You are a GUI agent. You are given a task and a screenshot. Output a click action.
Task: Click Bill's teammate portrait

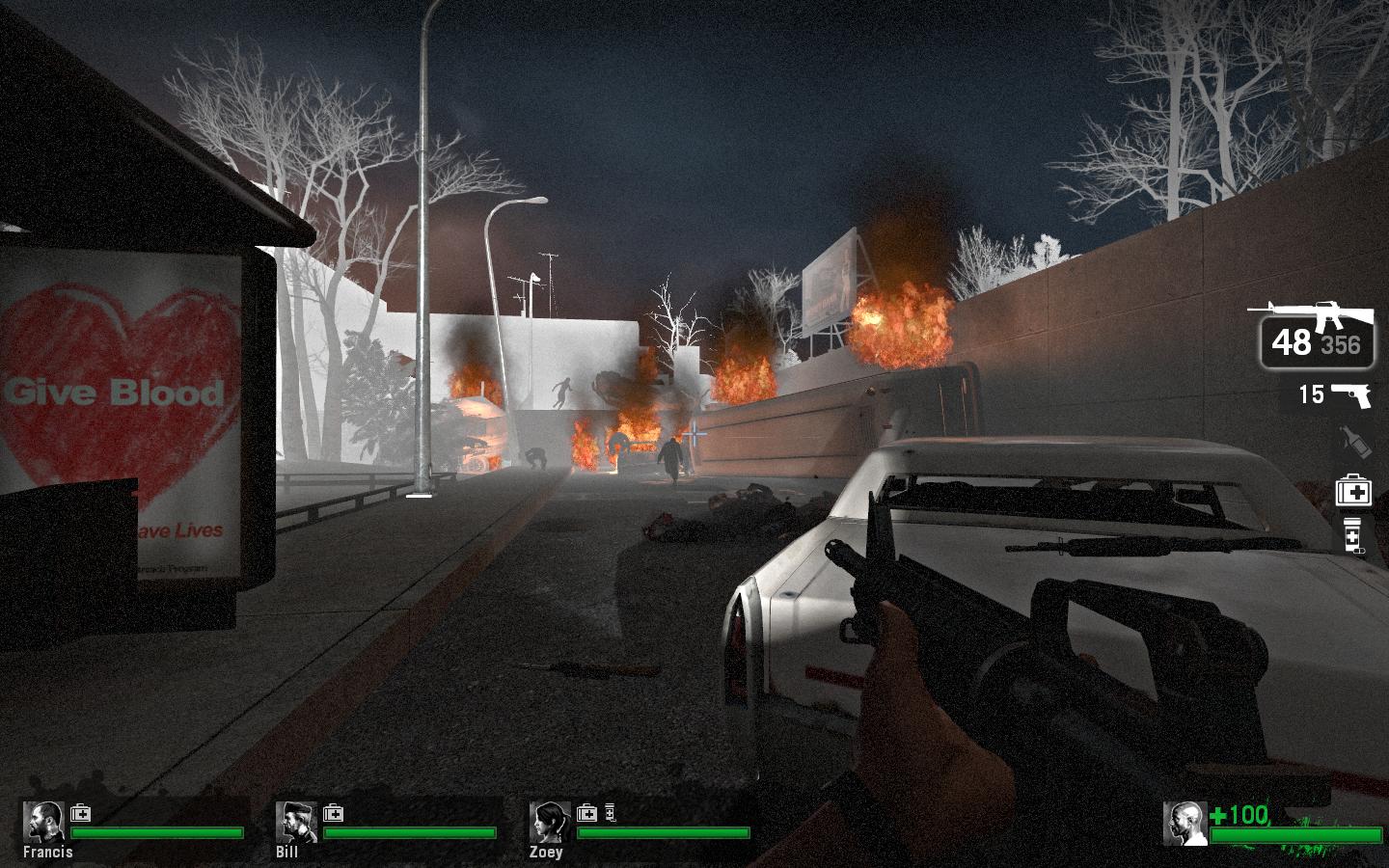pos(296,822)
